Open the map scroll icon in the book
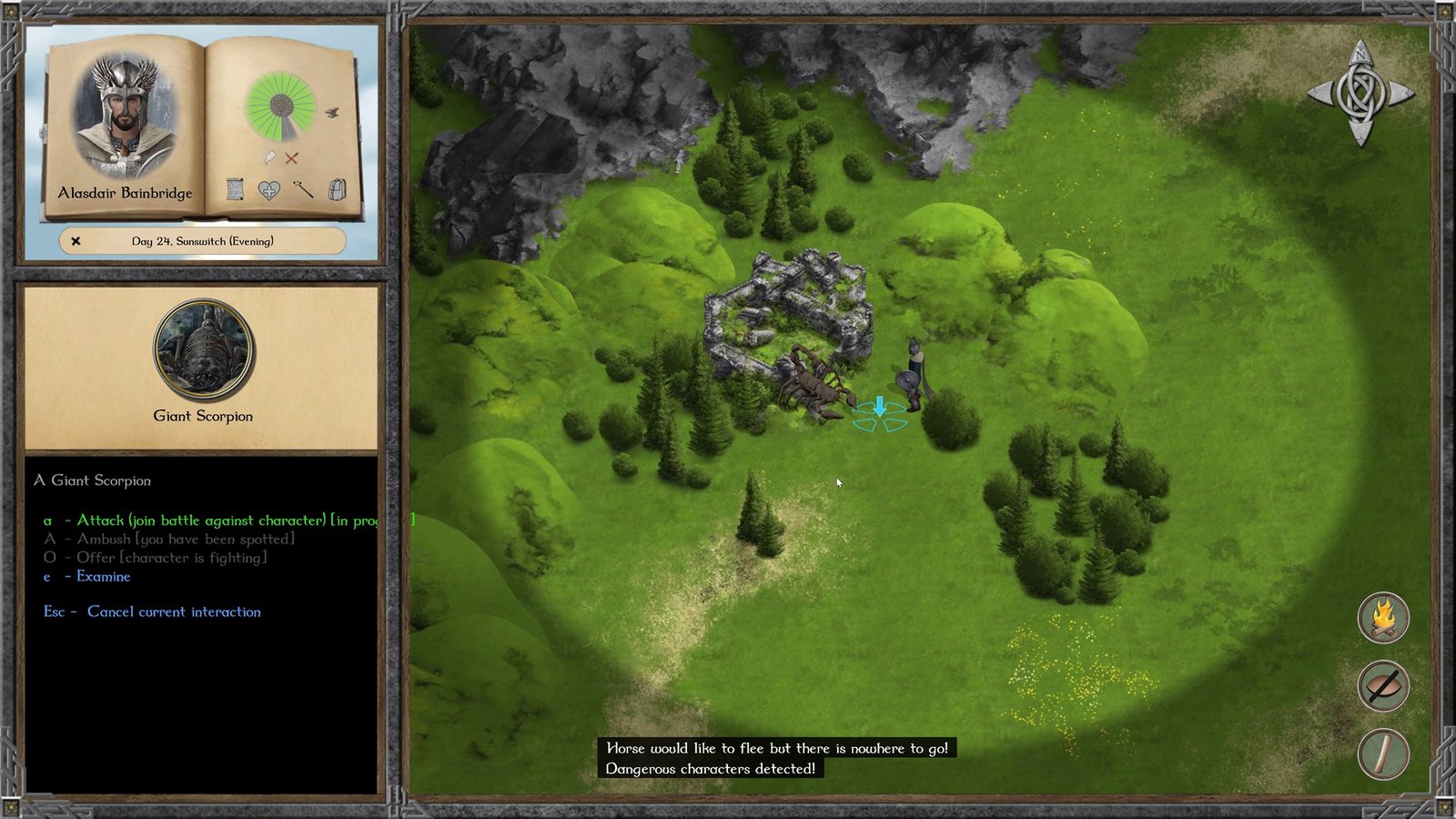1456x819 pixels. click(235, 189)
